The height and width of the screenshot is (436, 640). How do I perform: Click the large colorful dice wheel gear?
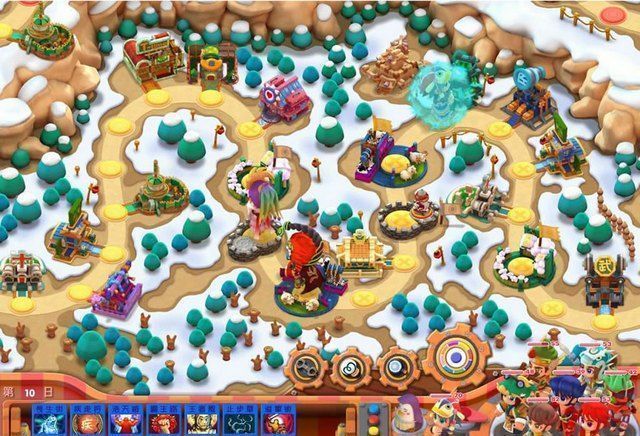tap(456, 359)
